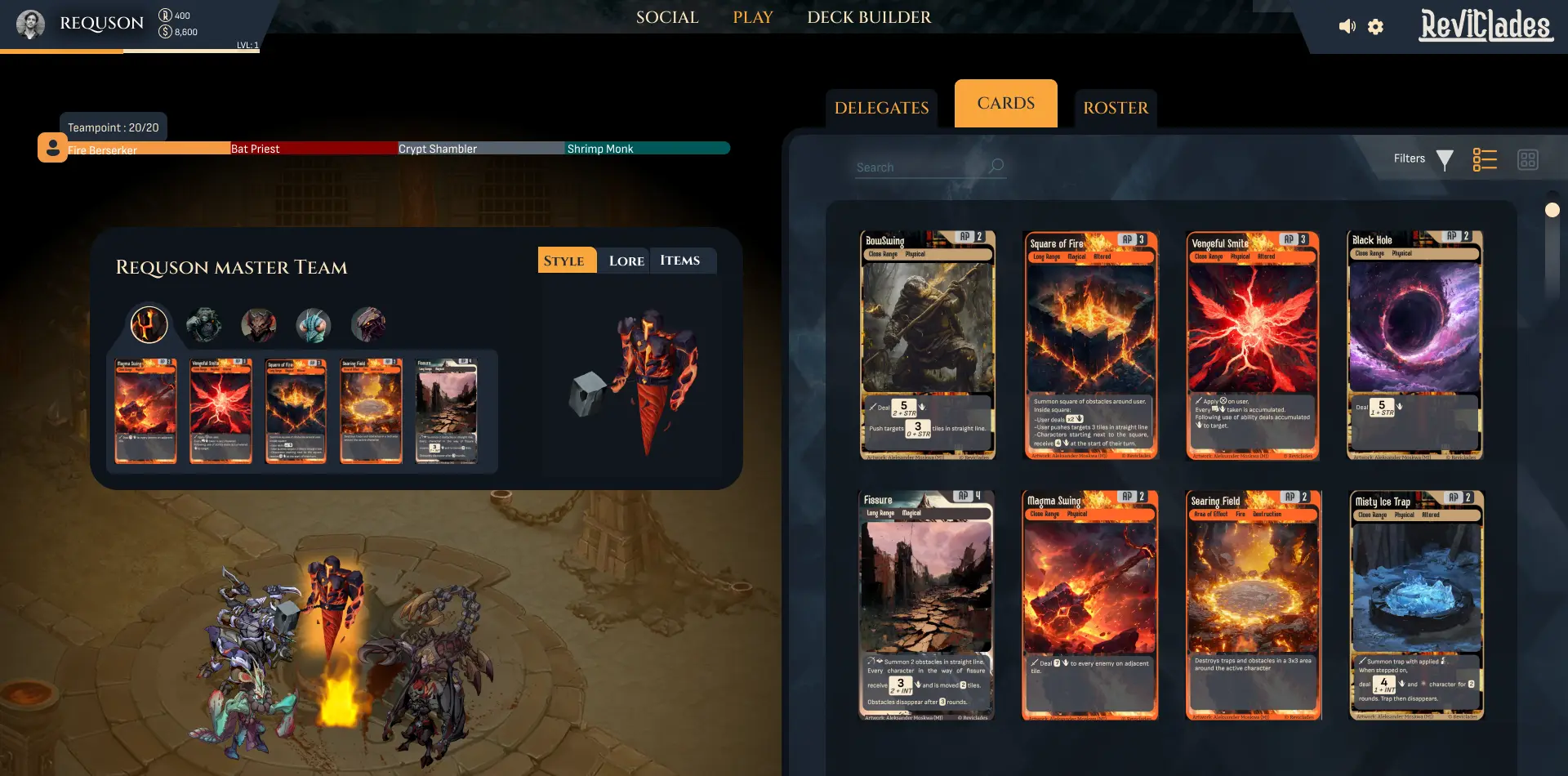Mute game audio with the speaker icon
1568x776 pixels.
(x=1346, y=26)
